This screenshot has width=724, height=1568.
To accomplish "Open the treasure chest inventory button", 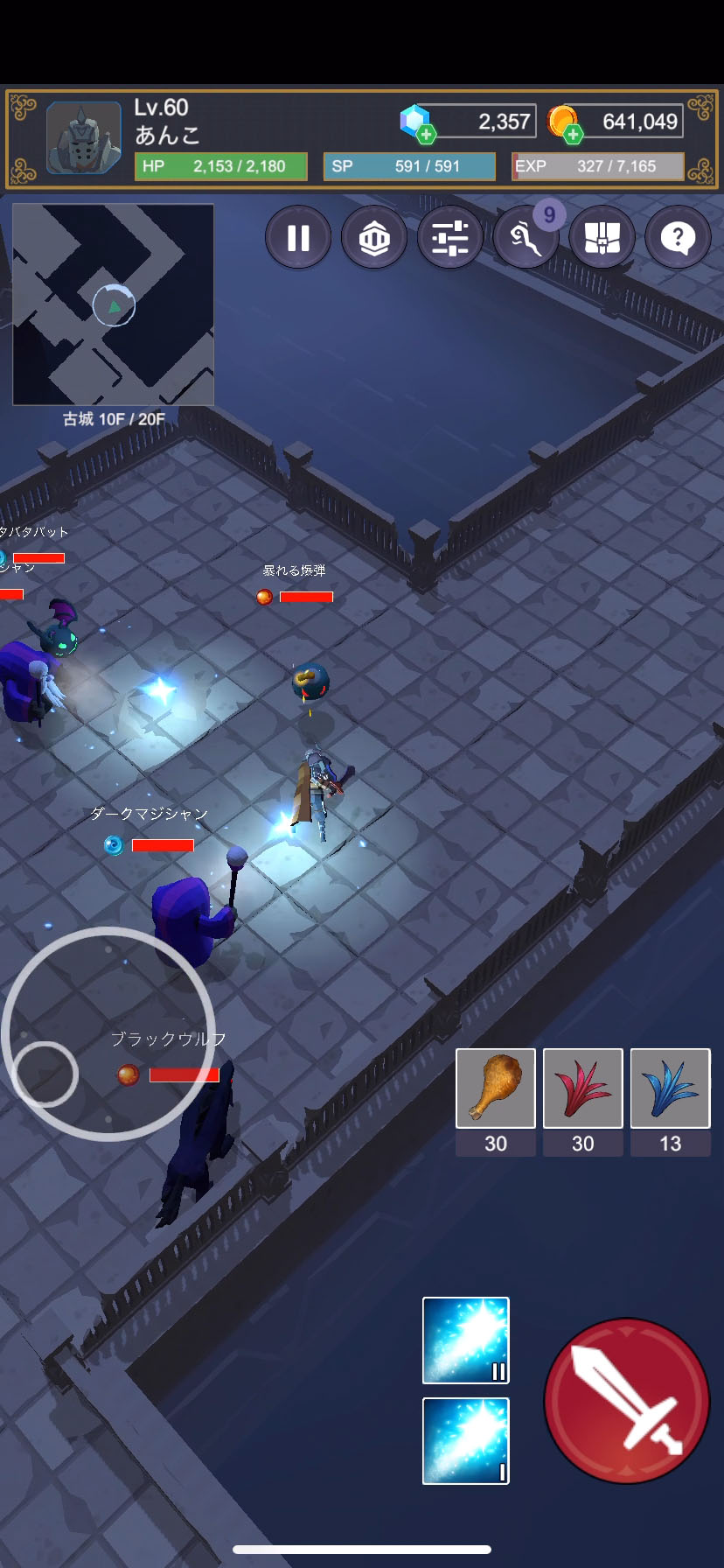I will click(602, 237).
